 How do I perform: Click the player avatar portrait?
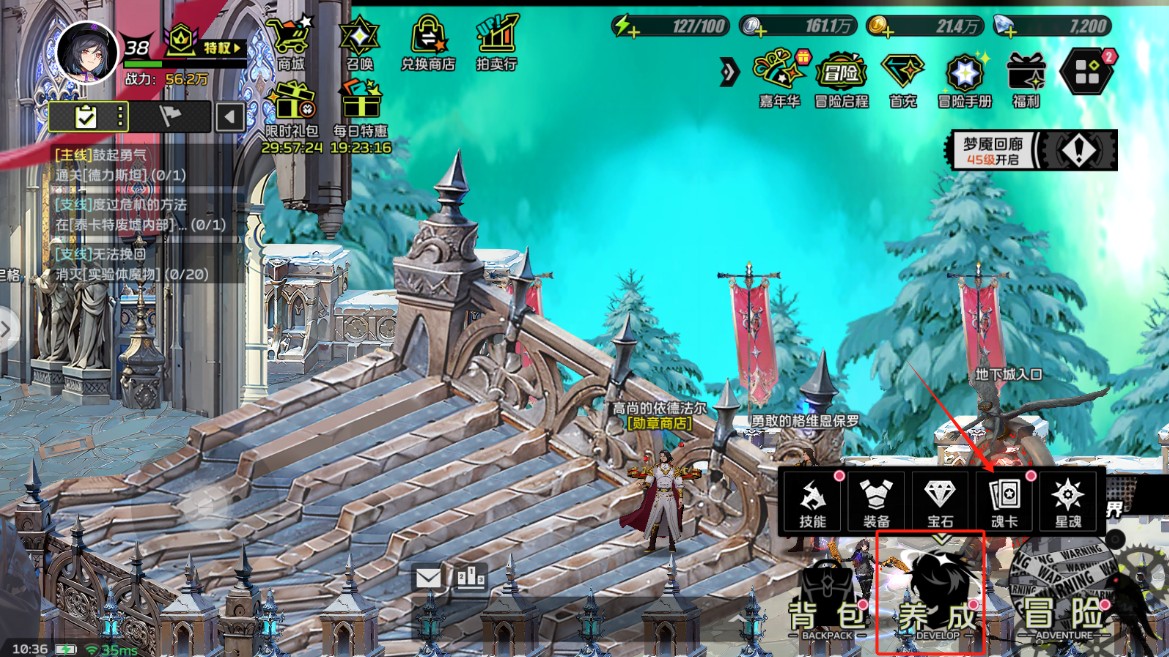[87, 48]
